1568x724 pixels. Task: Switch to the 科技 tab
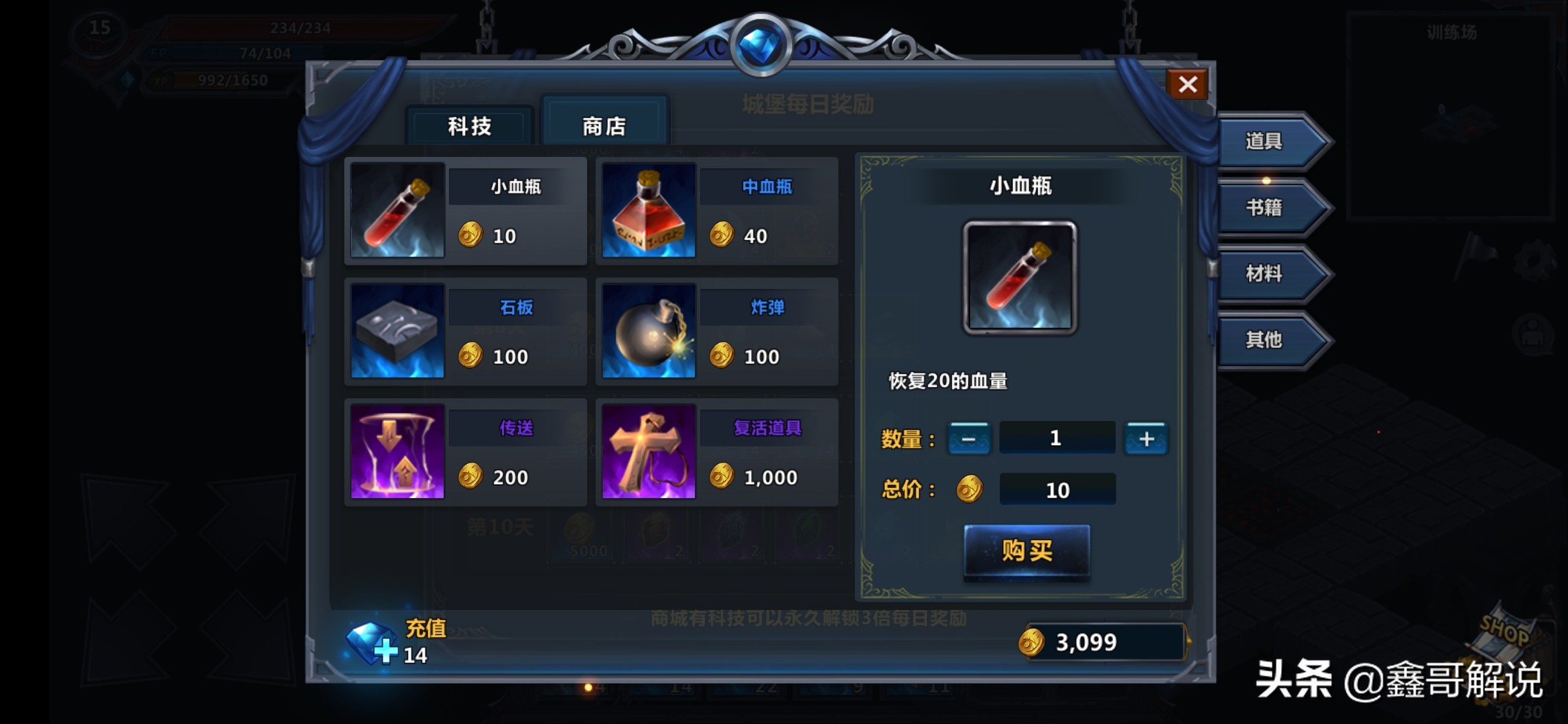[469, 126]
